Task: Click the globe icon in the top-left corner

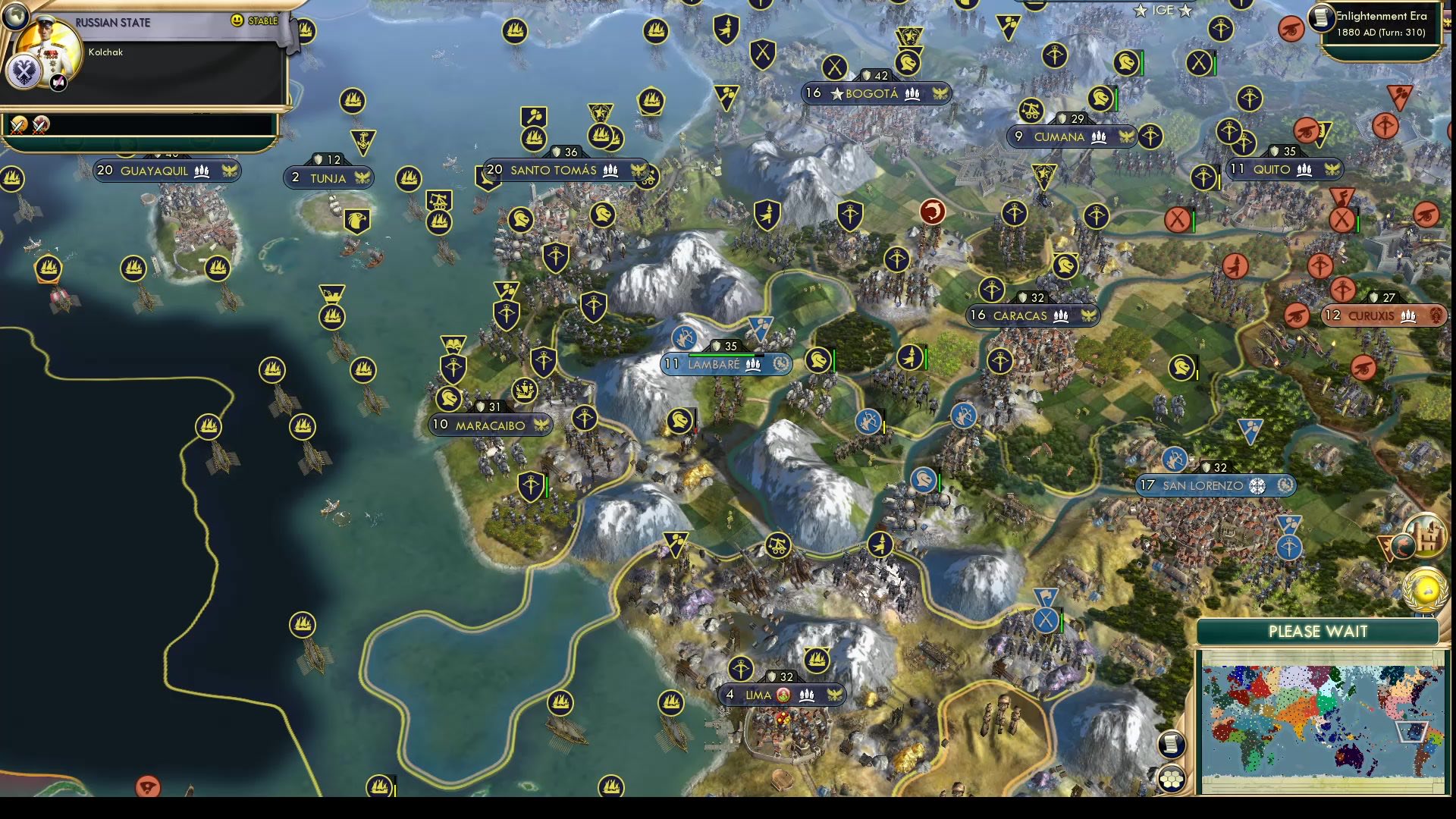Action: click(14, 15)
